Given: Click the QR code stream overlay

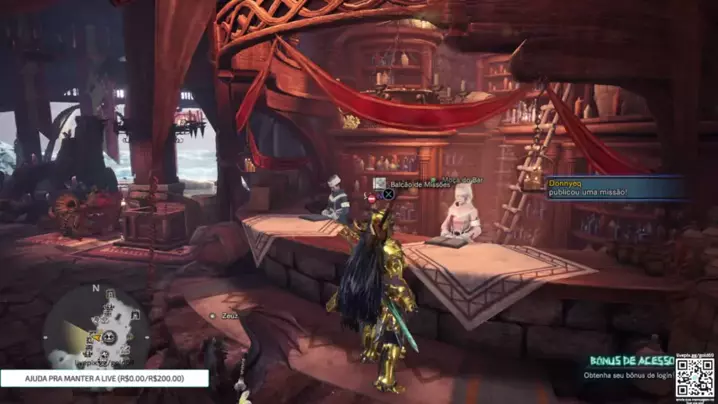Looking at the screenshot, I should 694,375.
